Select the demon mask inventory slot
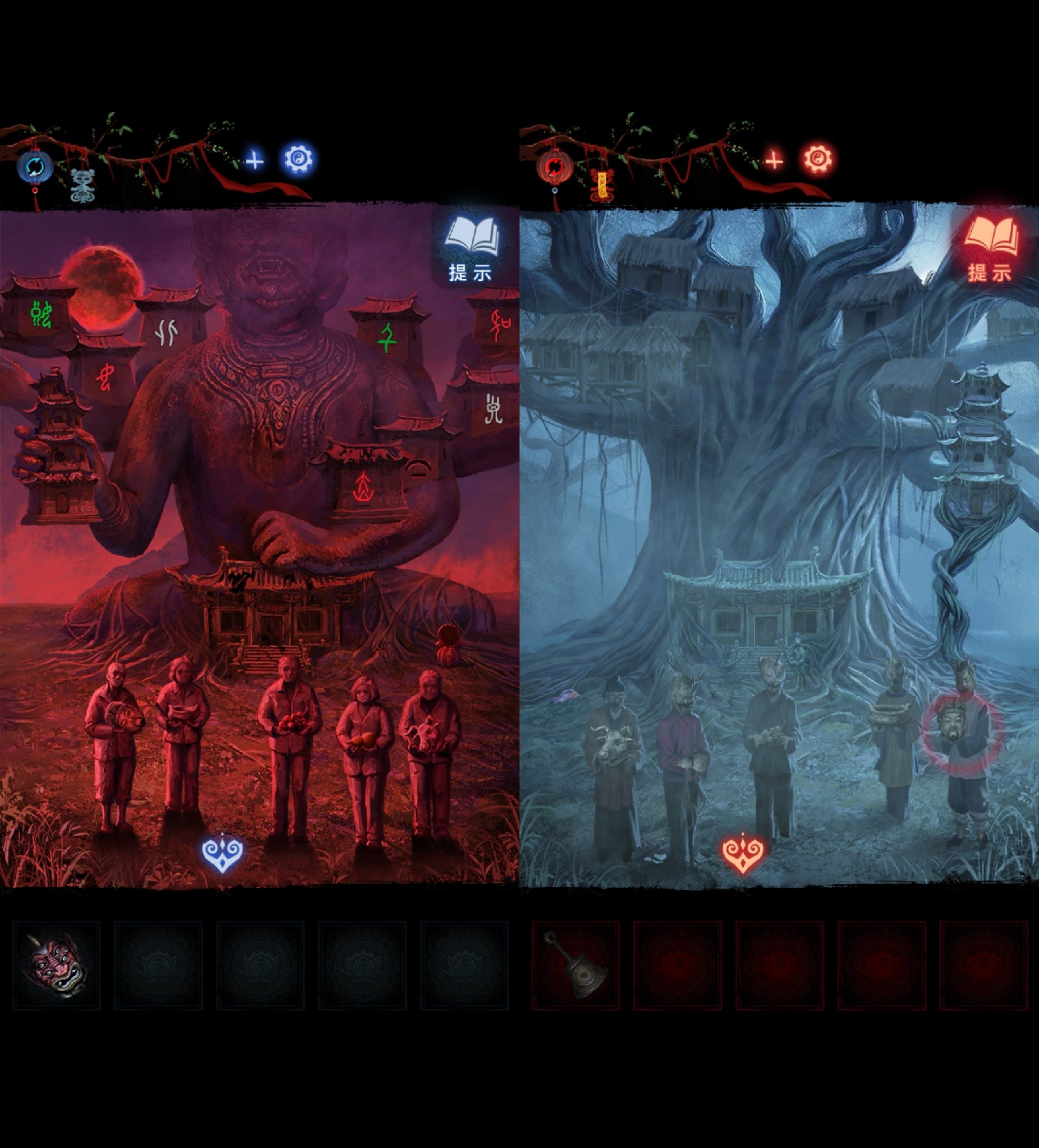Screen dimensions: 1039x1148 pos(56,966)
